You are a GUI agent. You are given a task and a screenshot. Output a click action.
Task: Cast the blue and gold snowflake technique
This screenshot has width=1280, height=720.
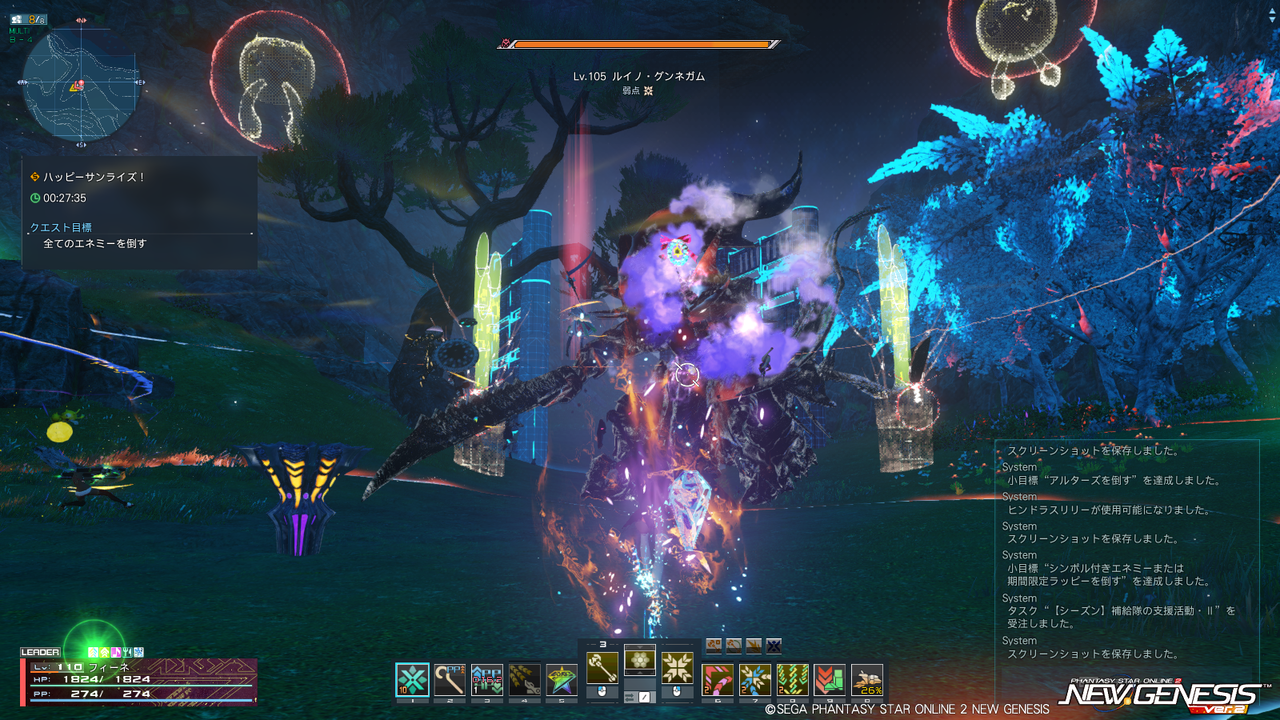coord(755,680)
